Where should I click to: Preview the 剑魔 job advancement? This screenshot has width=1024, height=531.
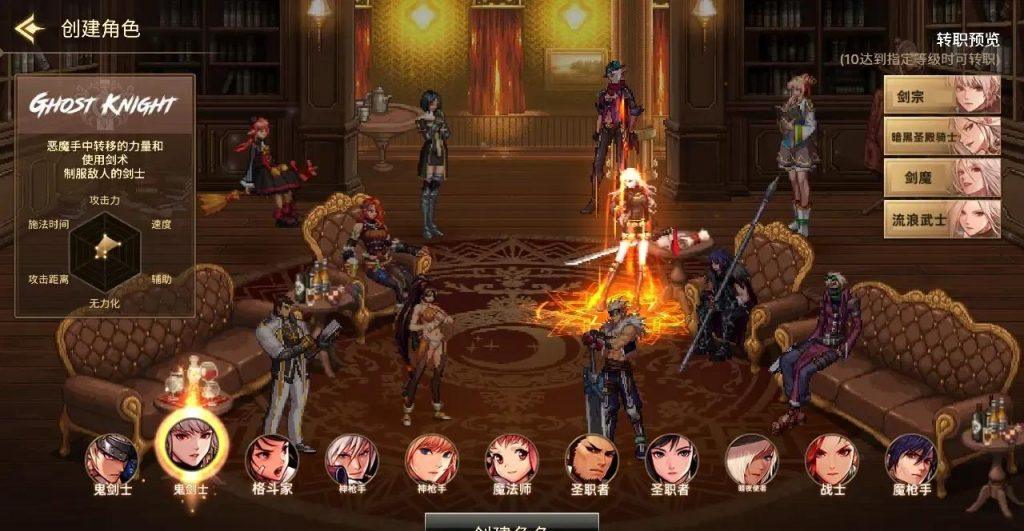pos(941,177)
